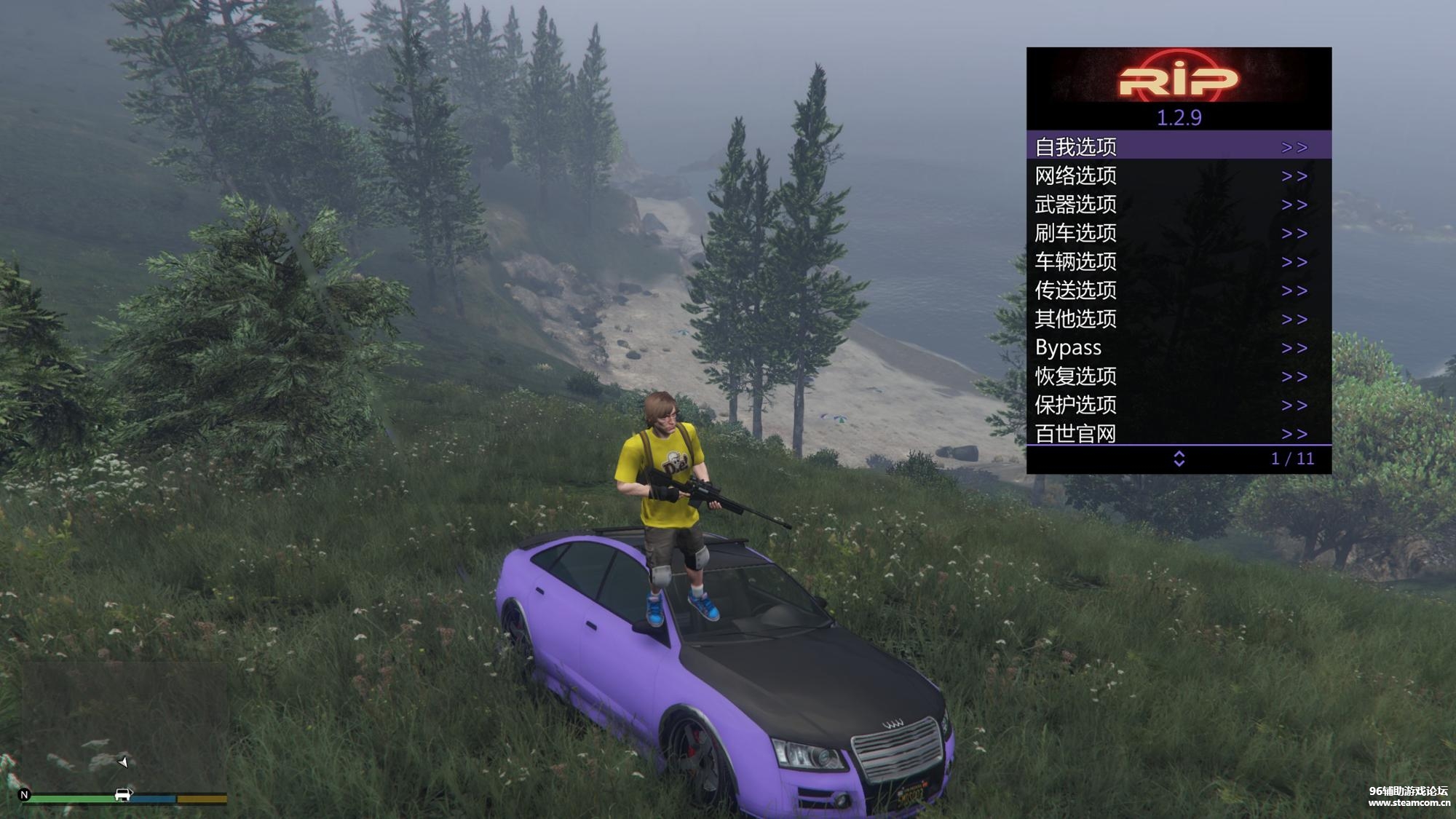Choose the 刷车选项 entry

click(1178, 233)
